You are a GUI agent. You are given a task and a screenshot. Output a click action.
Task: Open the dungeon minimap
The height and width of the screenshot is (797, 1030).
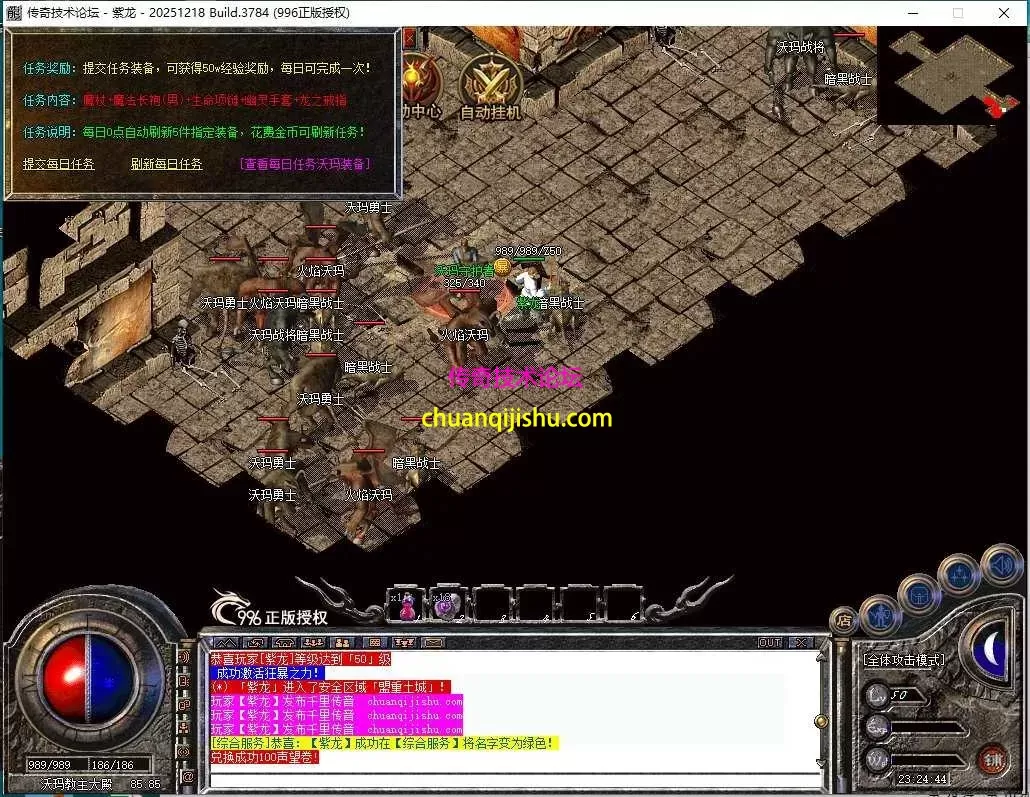(x=951, y=73)
